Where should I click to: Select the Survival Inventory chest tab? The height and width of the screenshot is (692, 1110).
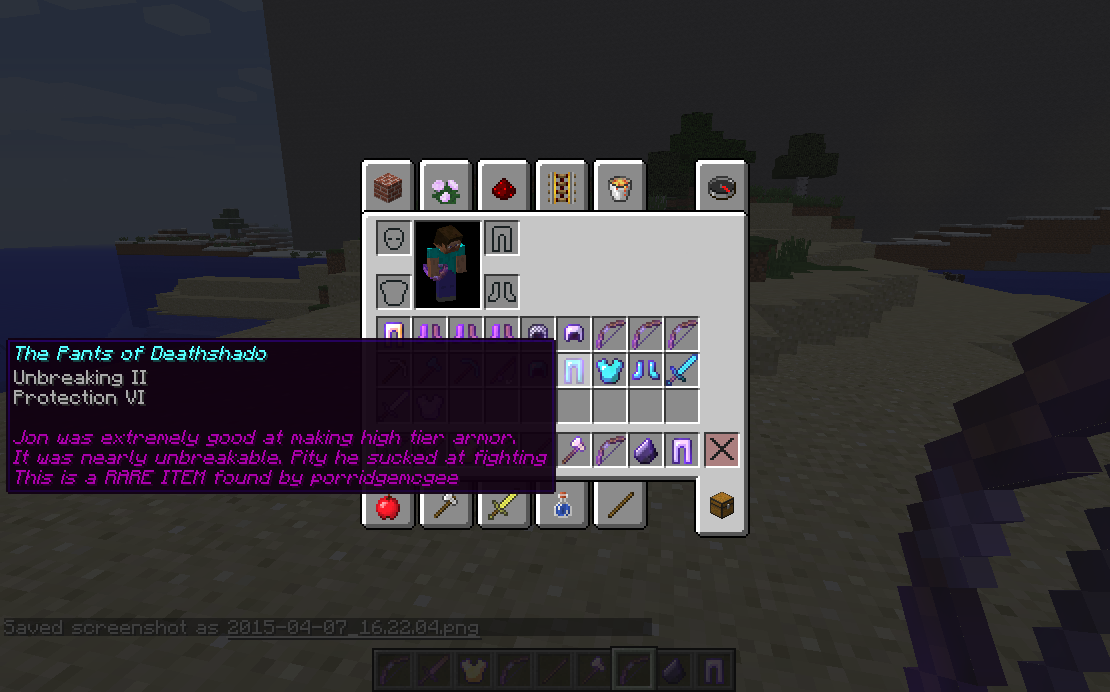coord(721,507)
